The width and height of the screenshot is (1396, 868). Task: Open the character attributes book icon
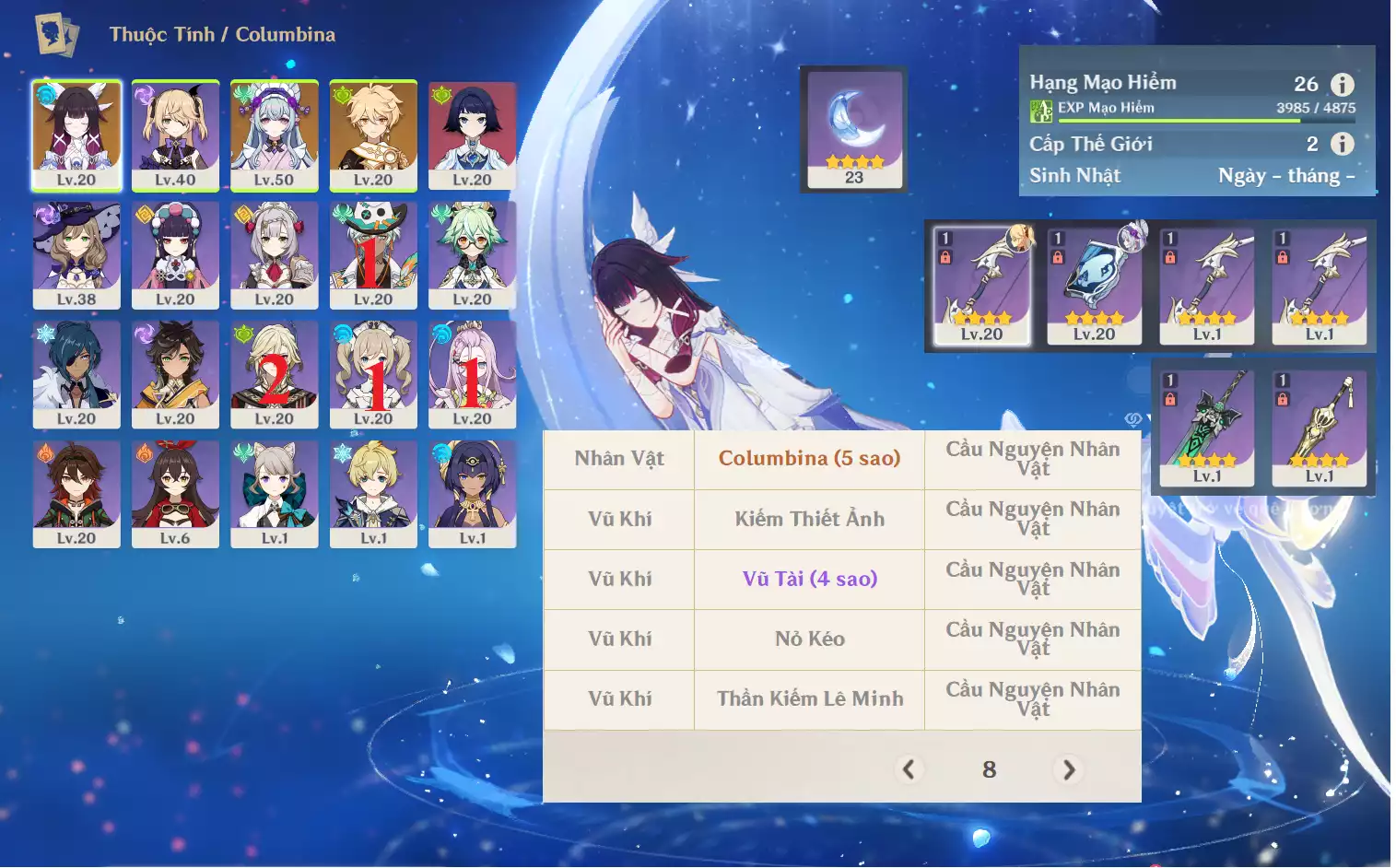[x=57, y=35]
